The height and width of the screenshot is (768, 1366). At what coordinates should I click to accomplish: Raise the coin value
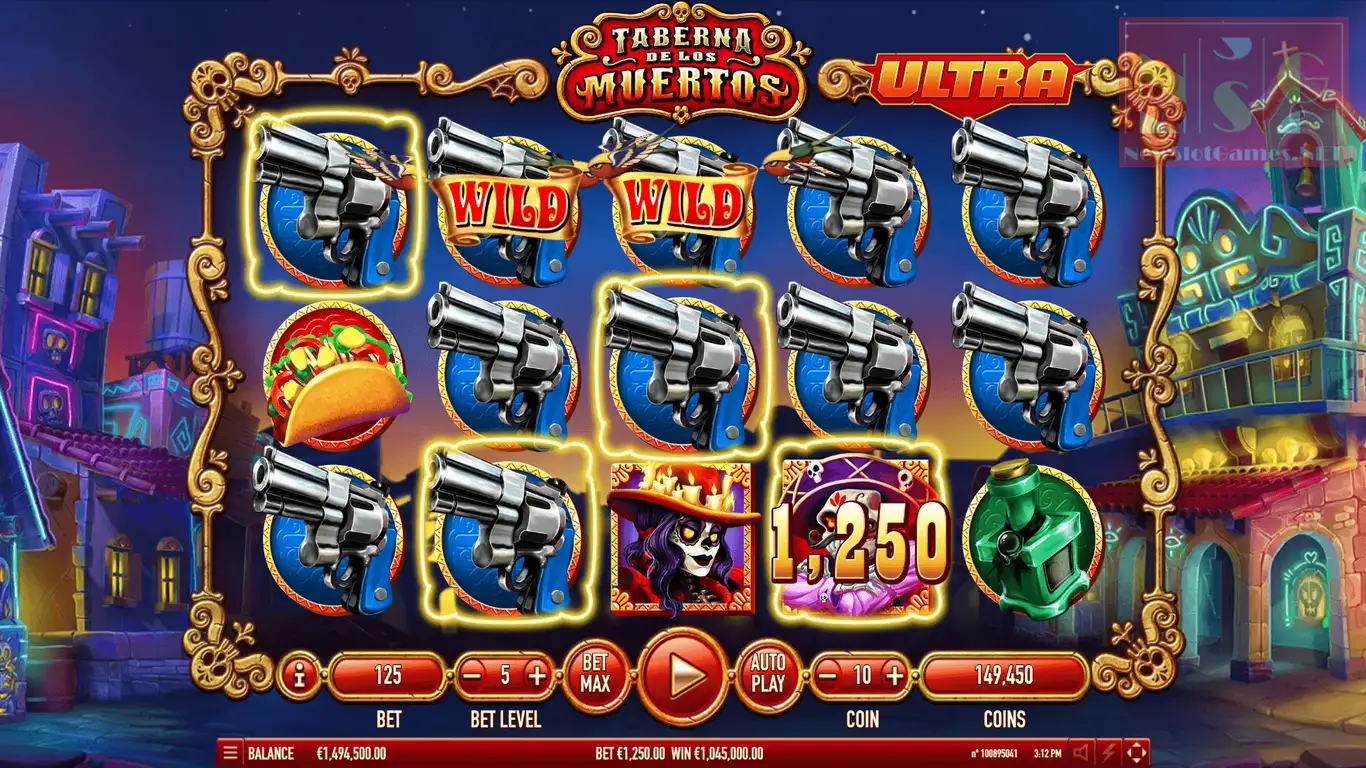click(894, 676)
